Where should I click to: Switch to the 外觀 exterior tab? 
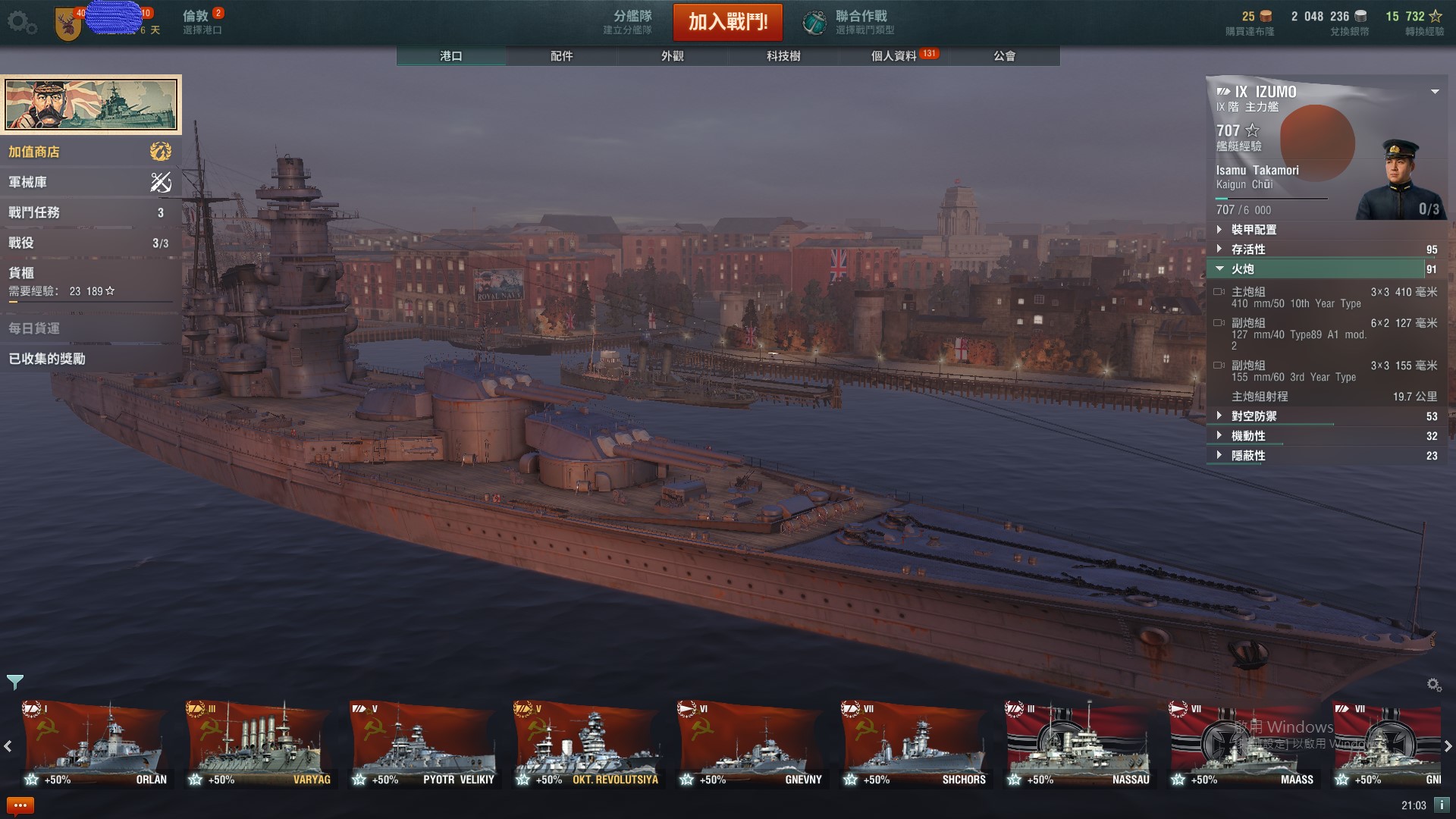(673, 56)
